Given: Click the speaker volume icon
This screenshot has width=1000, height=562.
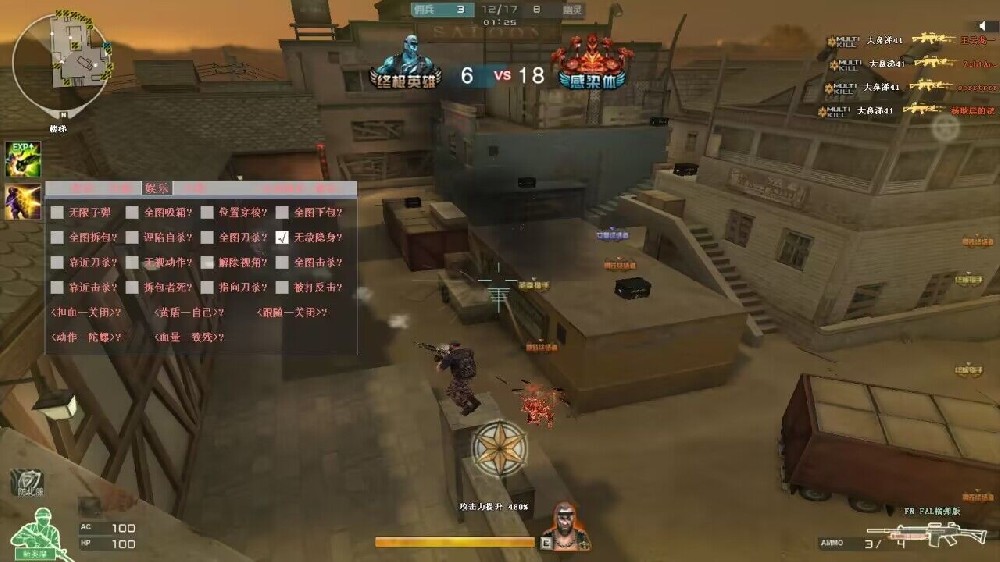Looking at the screenshot, I should pyautogui.click(x=982, y=25).
